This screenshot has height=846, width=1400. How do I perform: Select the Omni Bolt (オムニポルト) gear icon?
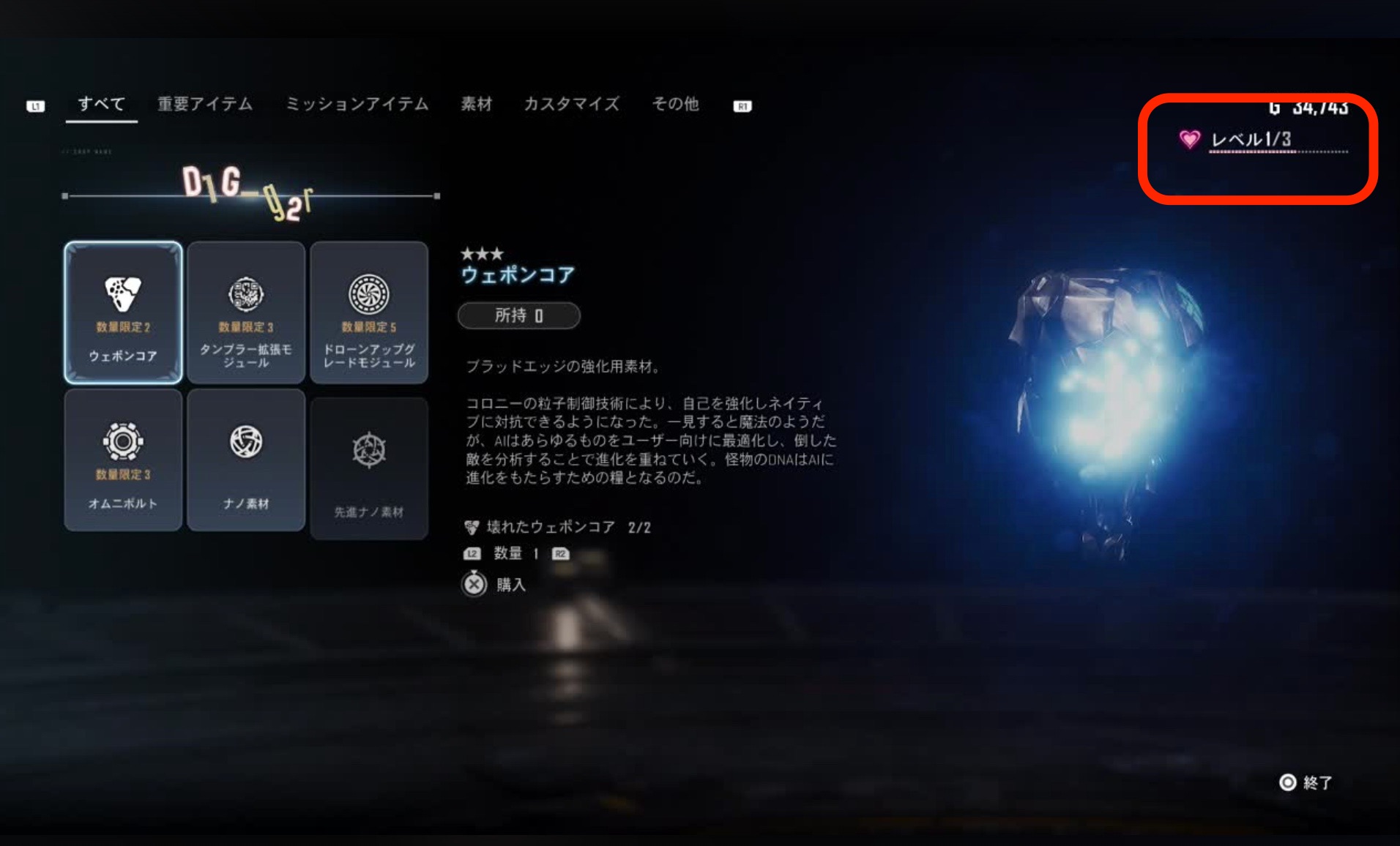point(122,456)
